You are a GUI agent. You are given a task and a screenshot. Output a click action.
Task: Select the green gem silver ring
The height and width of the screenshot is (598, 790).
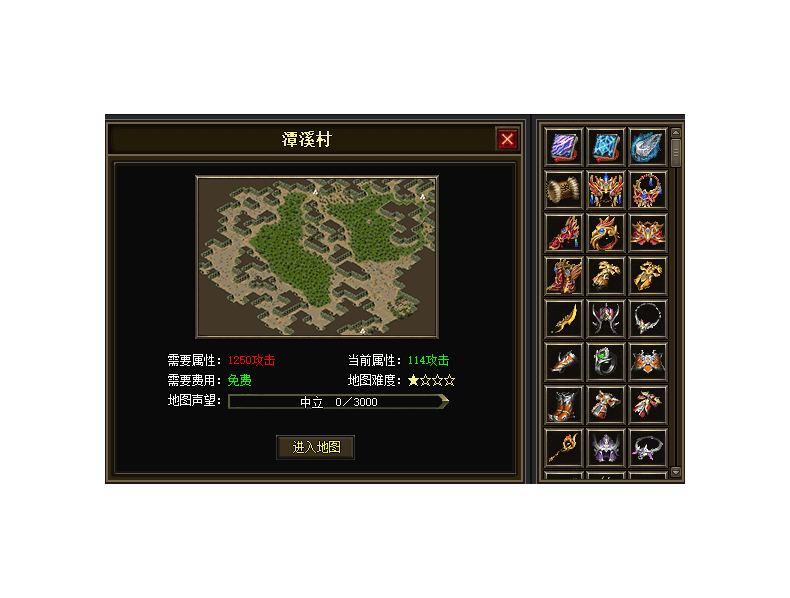coord(606,362)
